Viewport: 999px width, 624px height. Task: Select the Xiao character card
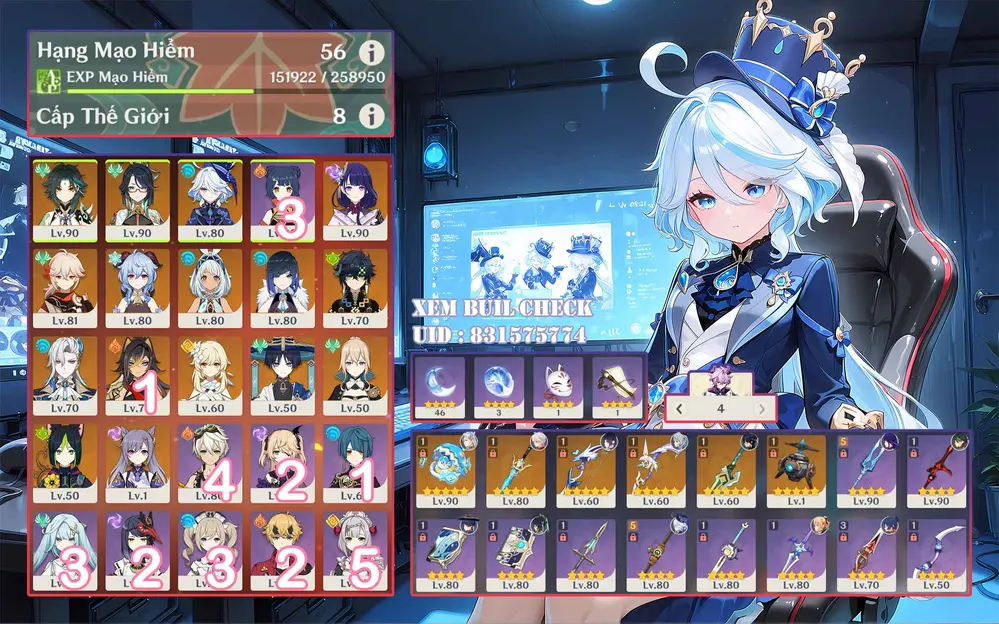[66, 200]
